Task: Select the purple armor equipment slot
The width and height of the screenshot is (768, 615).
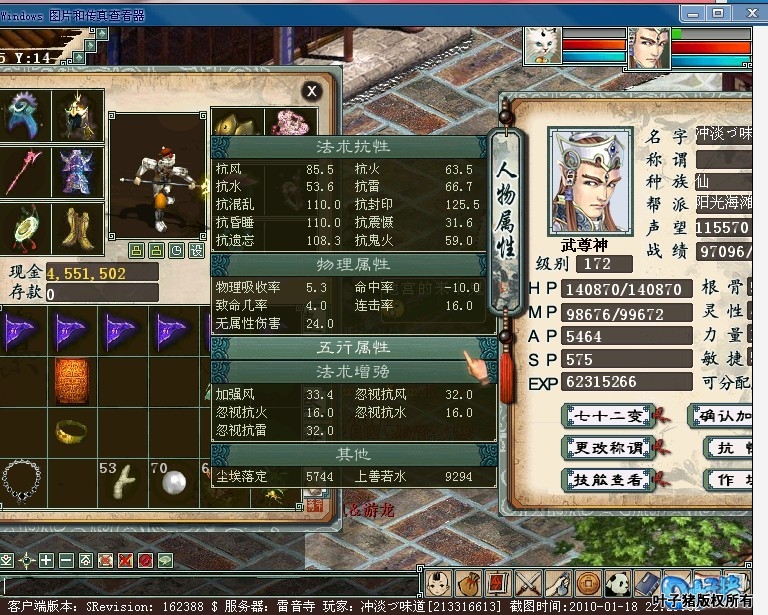Action: click(x=79, y=171)
